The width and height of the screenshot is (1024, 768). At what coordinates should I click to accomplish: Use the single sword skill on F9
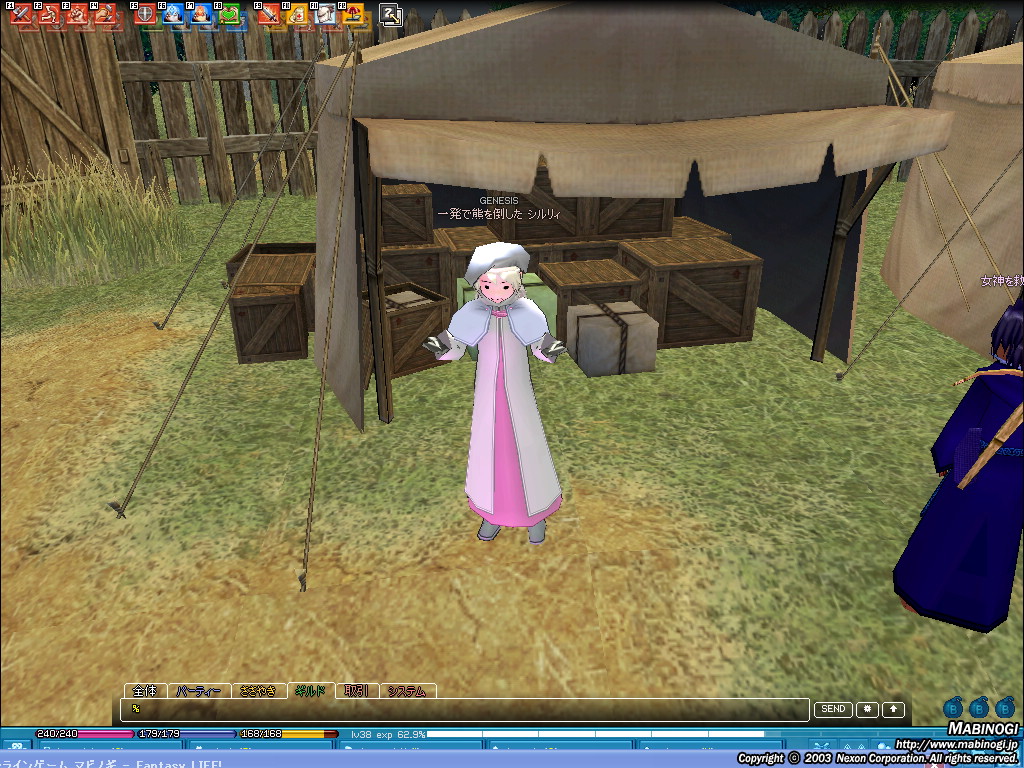point(269,15)
